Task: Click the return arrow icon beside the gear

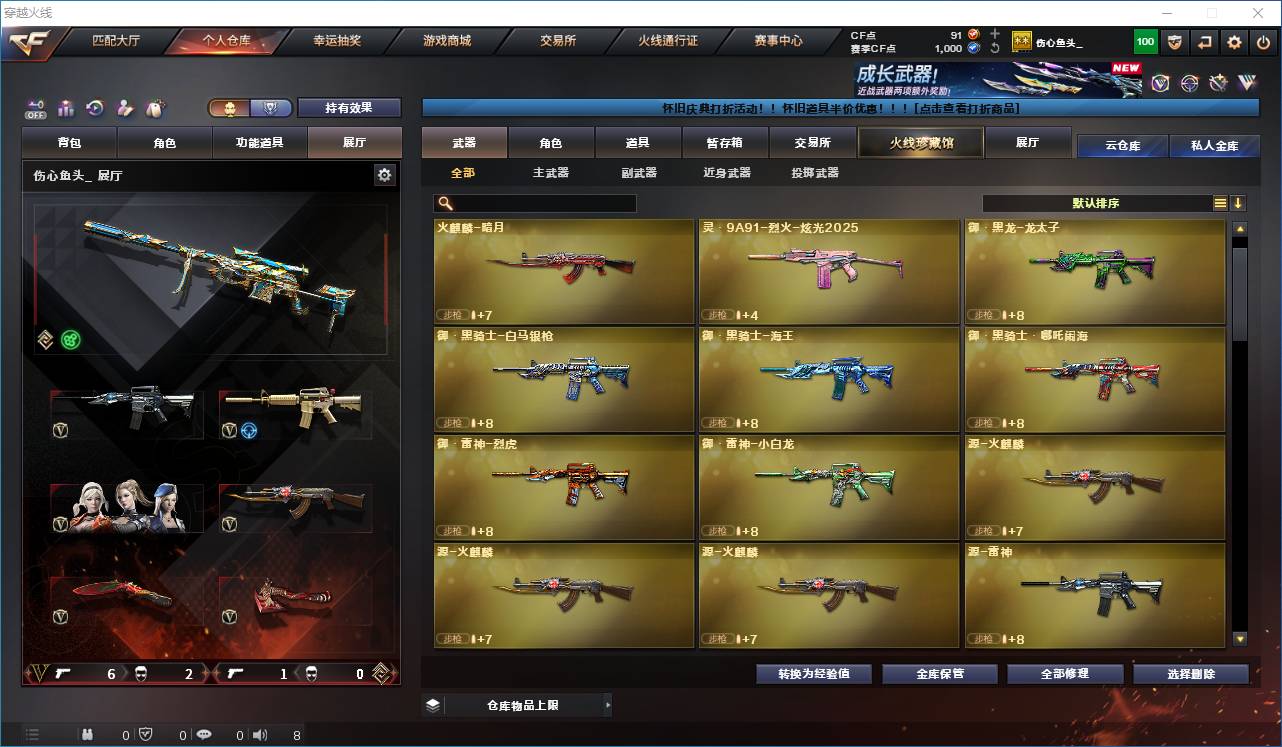Action: [x=1204, y=41]
